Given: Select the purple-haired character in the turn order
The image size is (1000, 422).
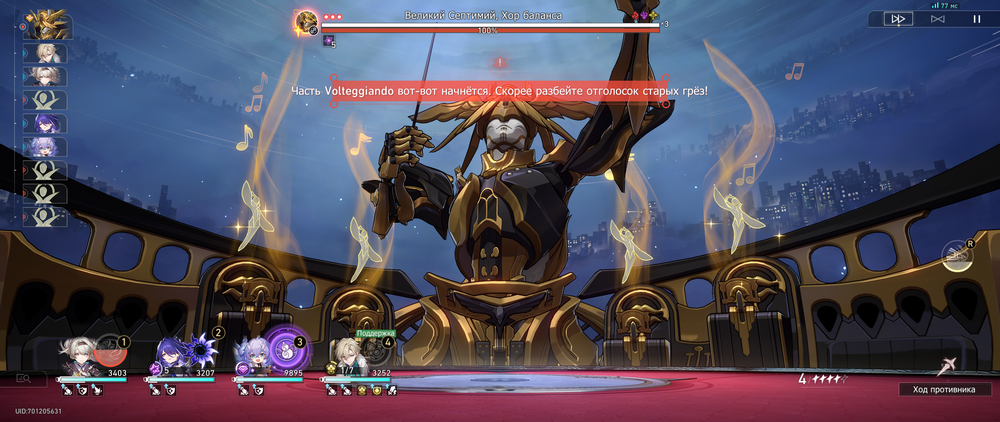Looking at the screenshot, I should tap(46, 123).
